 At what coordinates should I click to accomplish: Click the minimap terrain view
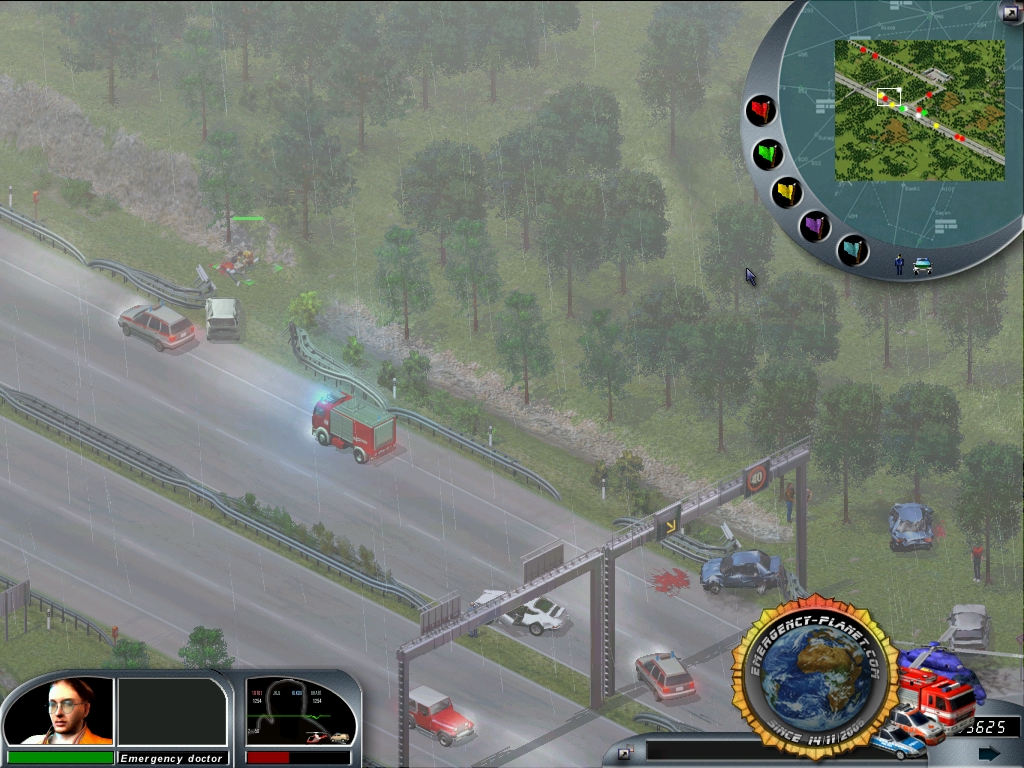(x=919, y=110)
